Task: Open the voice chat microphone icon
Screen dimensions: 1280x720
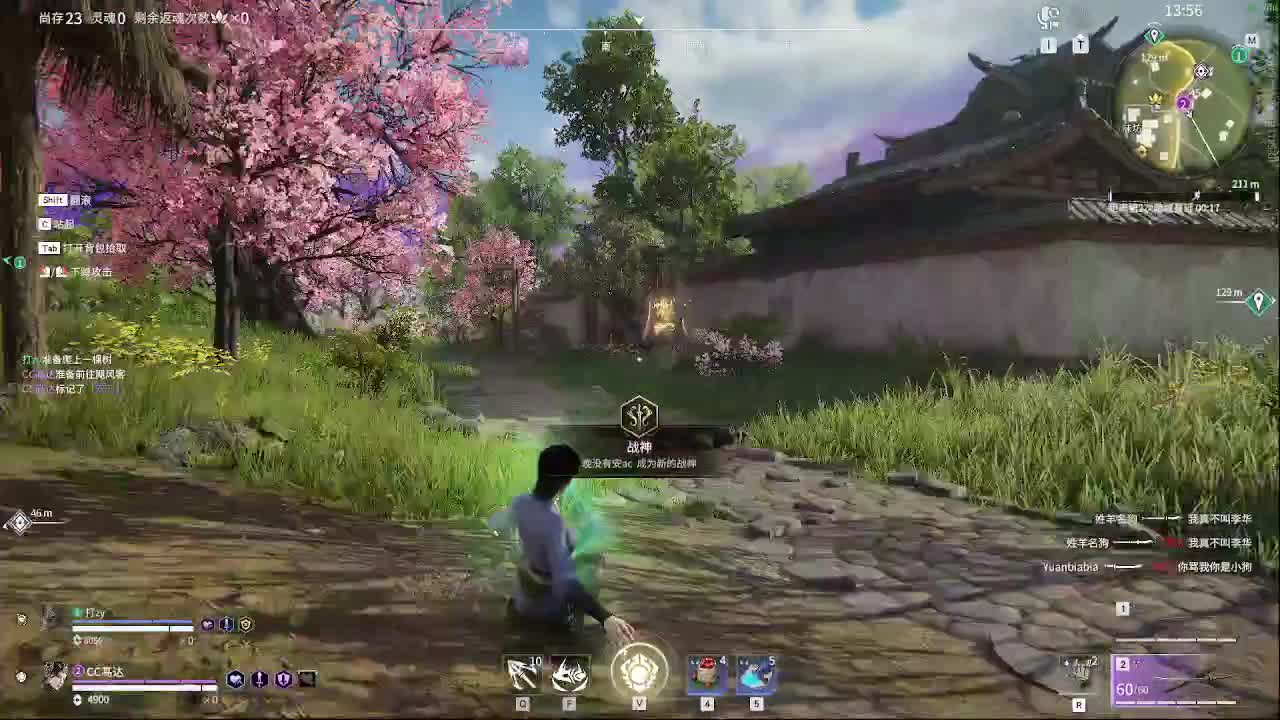Action: point(1049,18)
